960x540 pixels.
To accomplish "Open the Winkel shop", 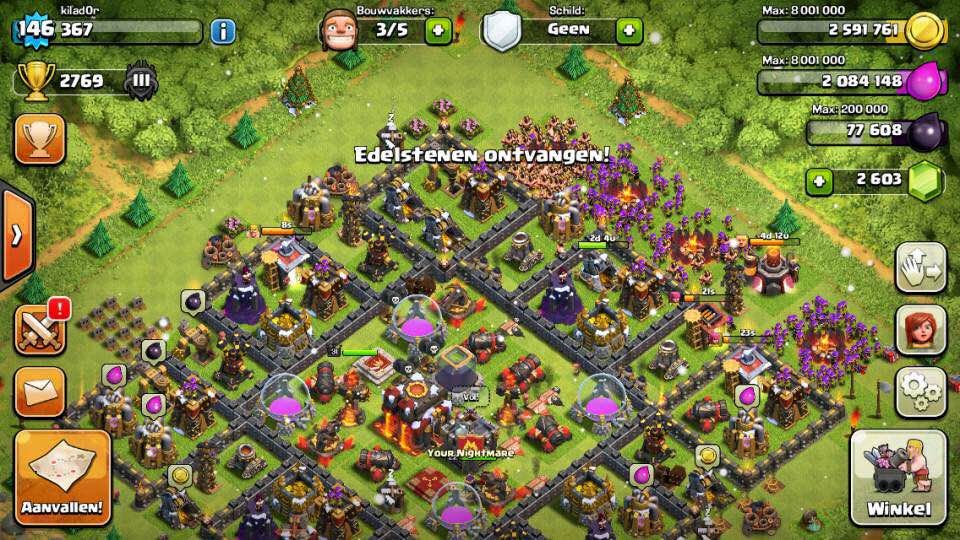I will 897,478.
